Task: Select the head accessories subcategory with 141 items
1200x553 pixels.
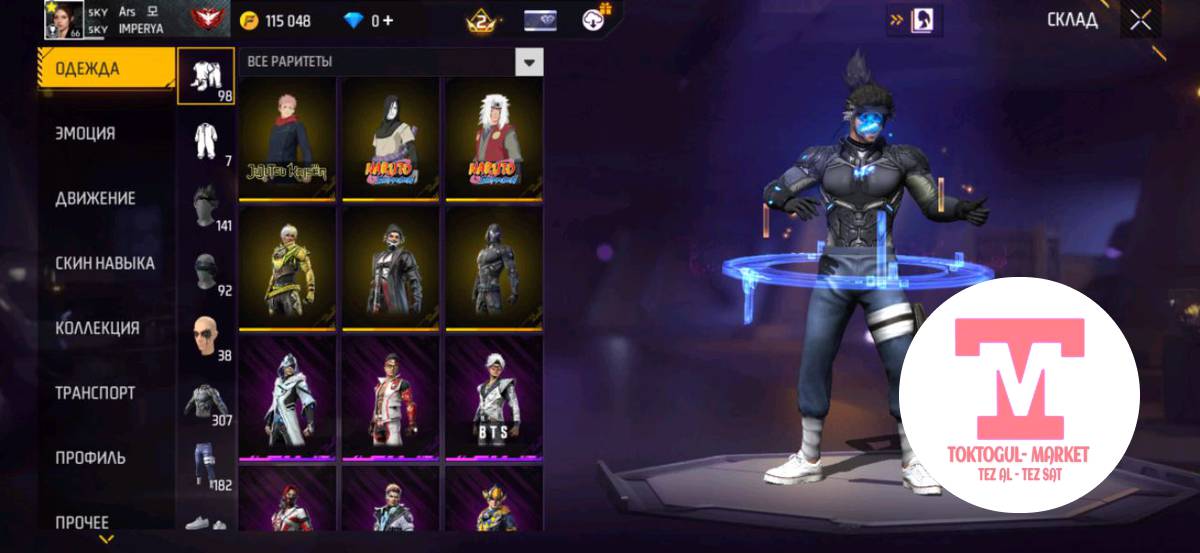Action: 206,207
